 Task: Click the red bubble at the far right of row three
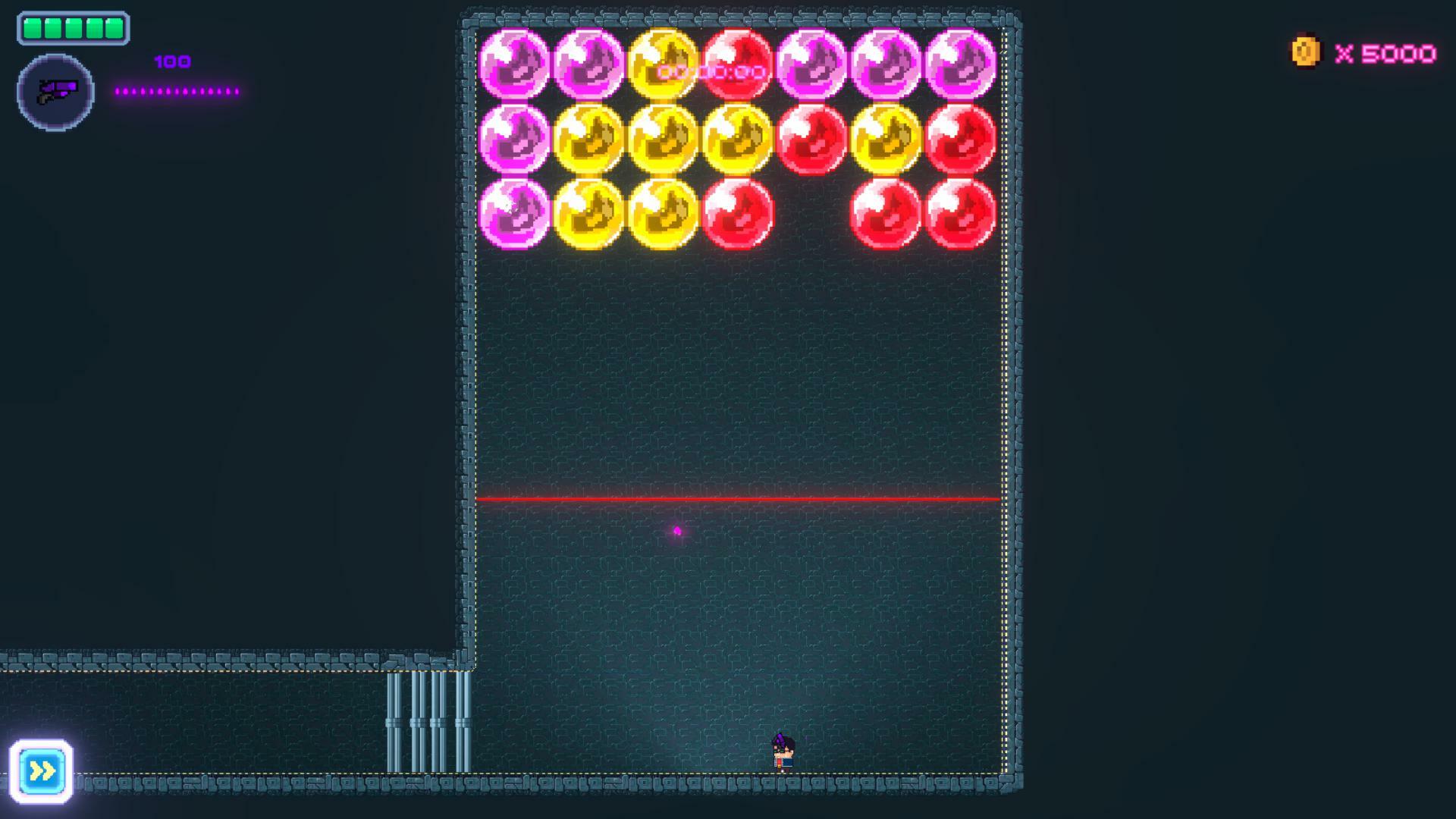959,214
